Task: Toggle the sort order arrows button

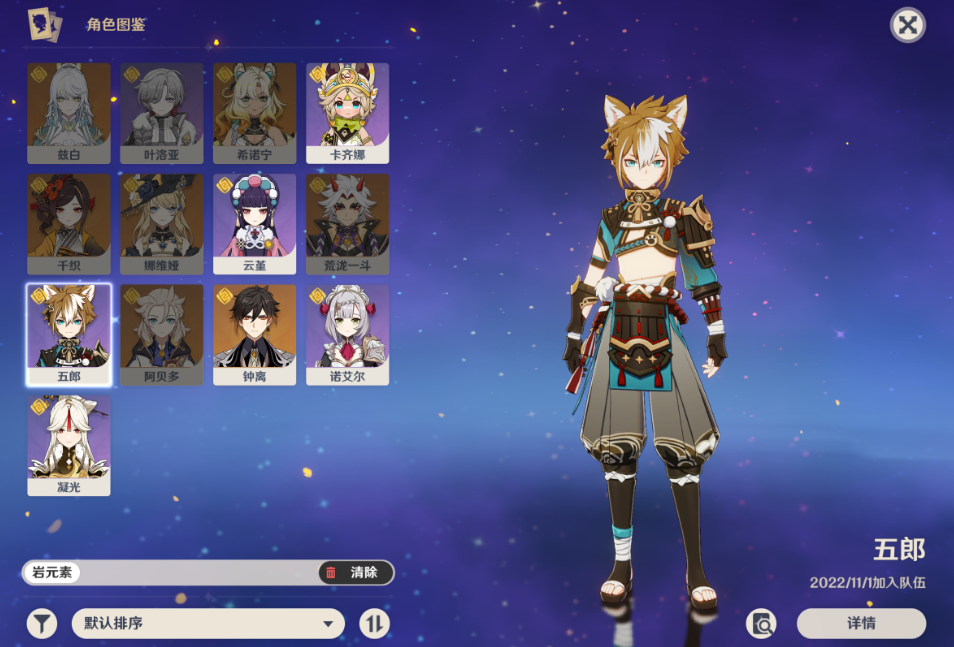Action: [x=375, y=624]
